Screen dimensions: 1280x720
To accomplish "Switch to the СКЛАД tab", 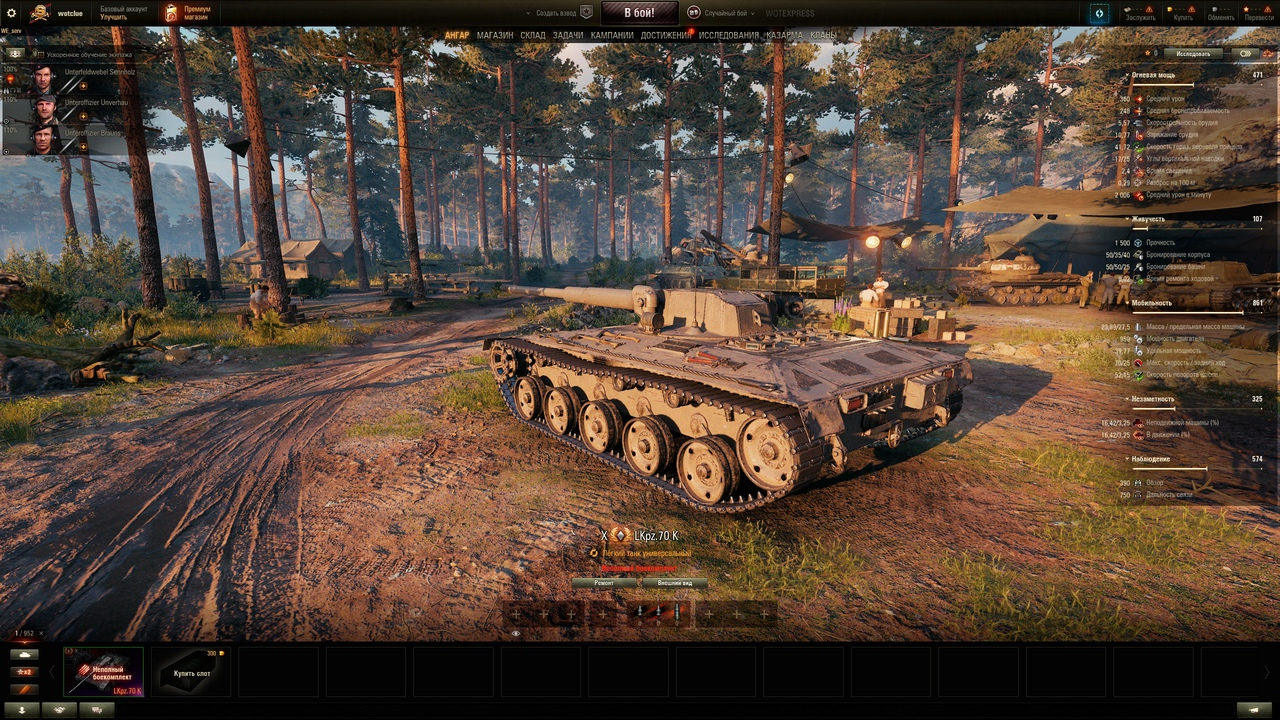I will click(x=533, y=35).
